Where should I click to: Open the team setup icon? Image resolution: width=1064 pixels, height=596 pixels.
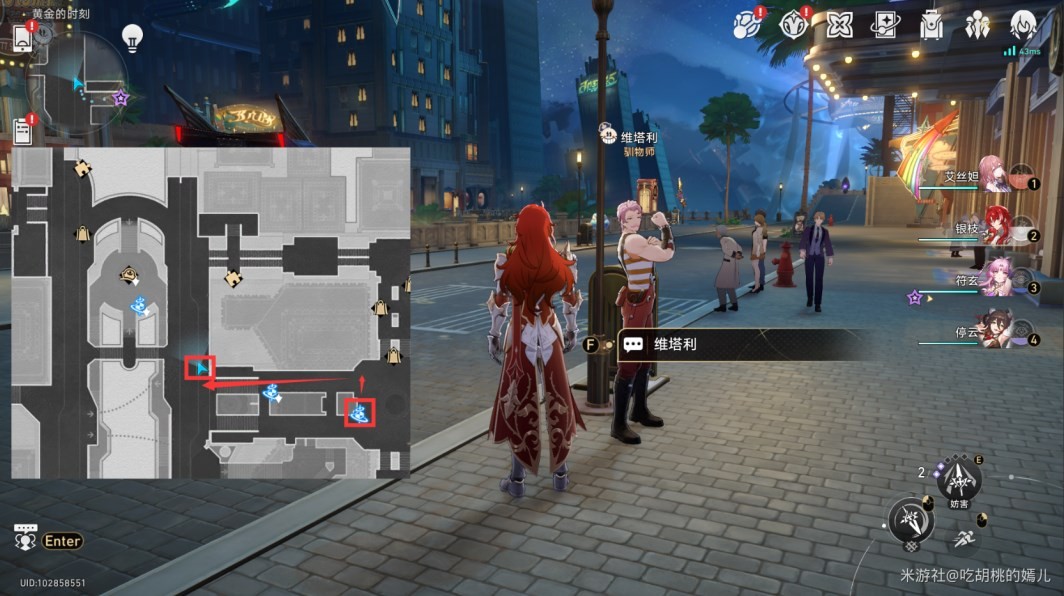click(977, 25)
